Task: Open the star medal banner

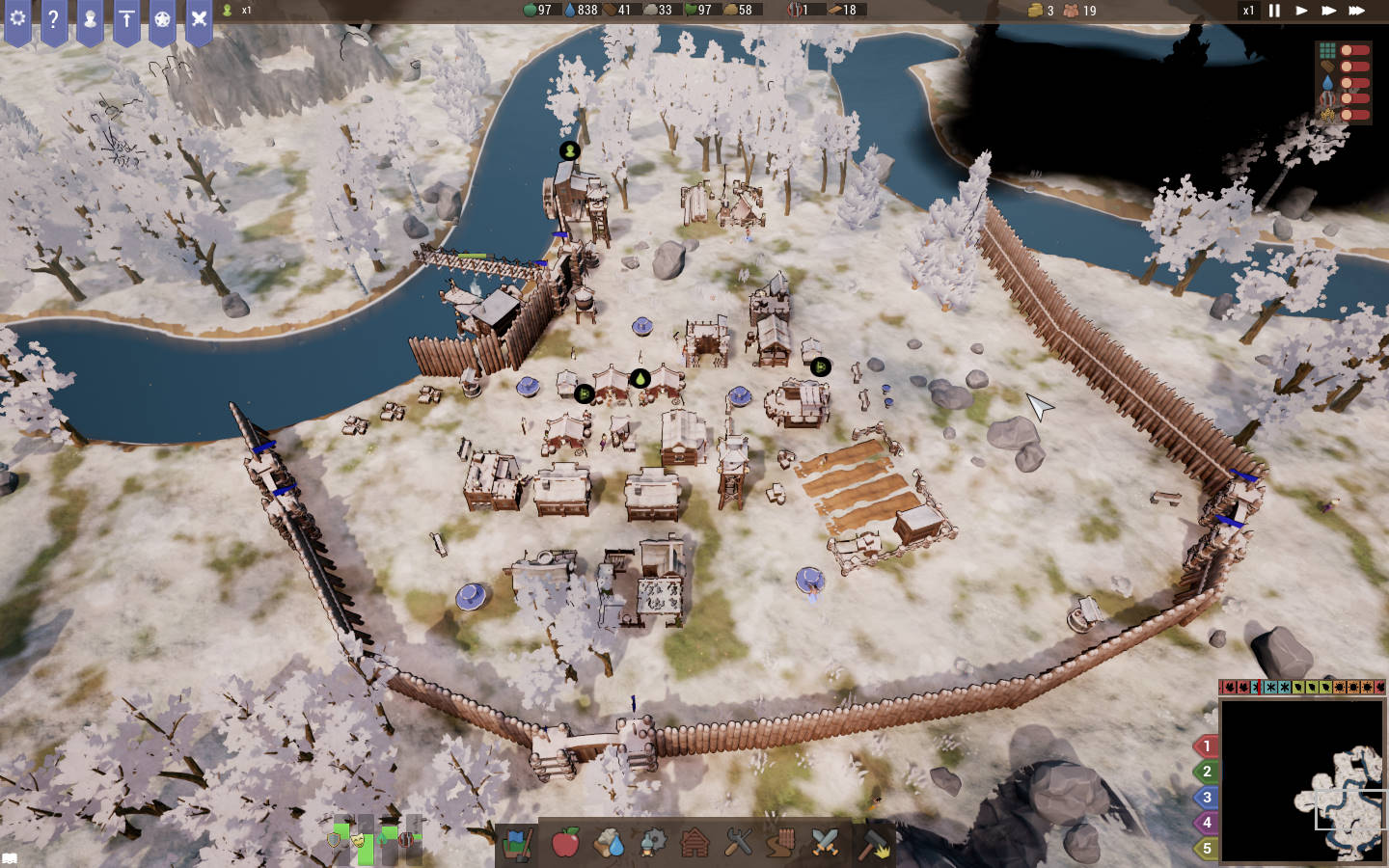Action: (162, 19)
